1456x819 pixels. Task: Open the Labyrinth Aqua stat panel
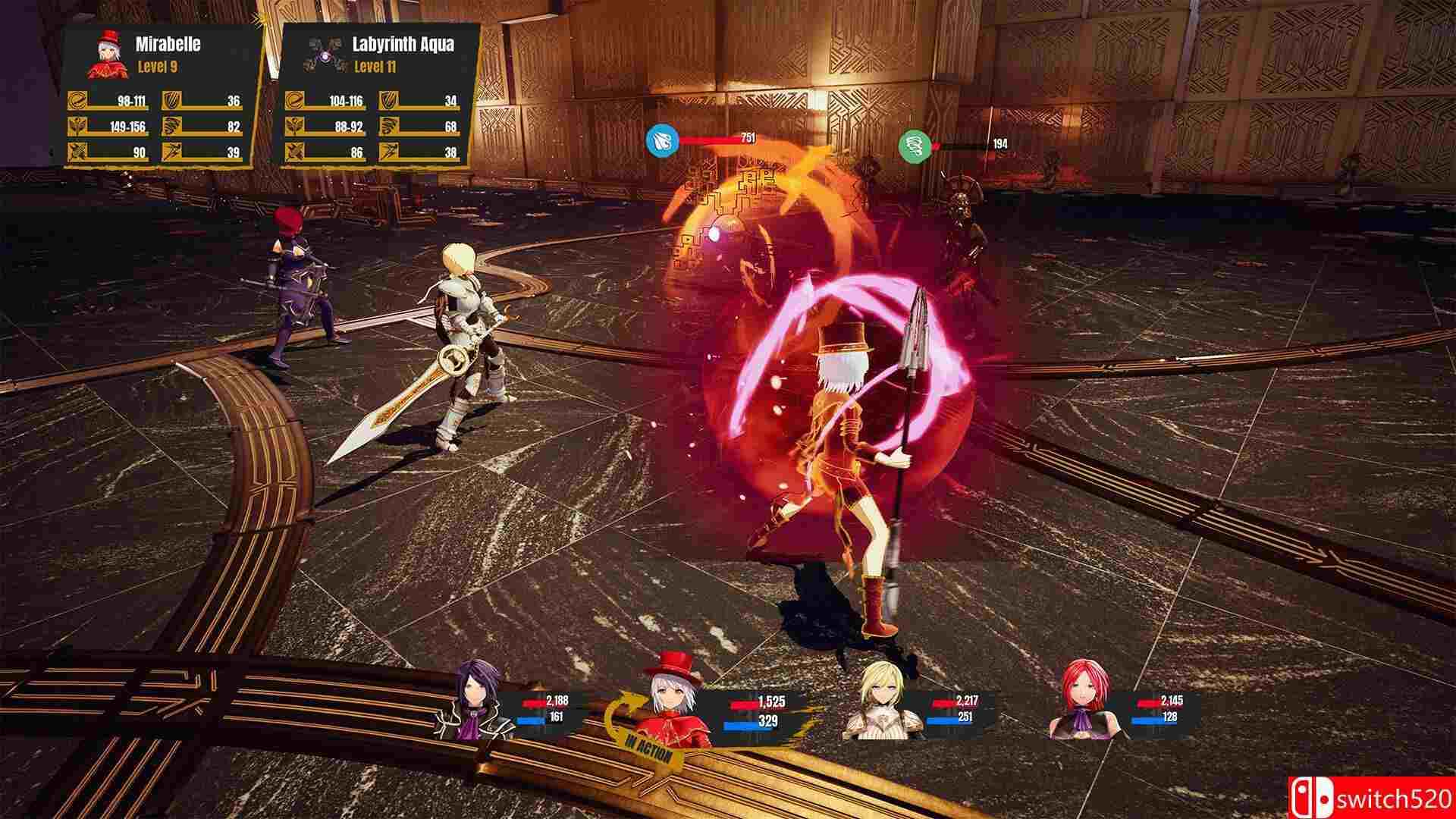pos(378,95)
